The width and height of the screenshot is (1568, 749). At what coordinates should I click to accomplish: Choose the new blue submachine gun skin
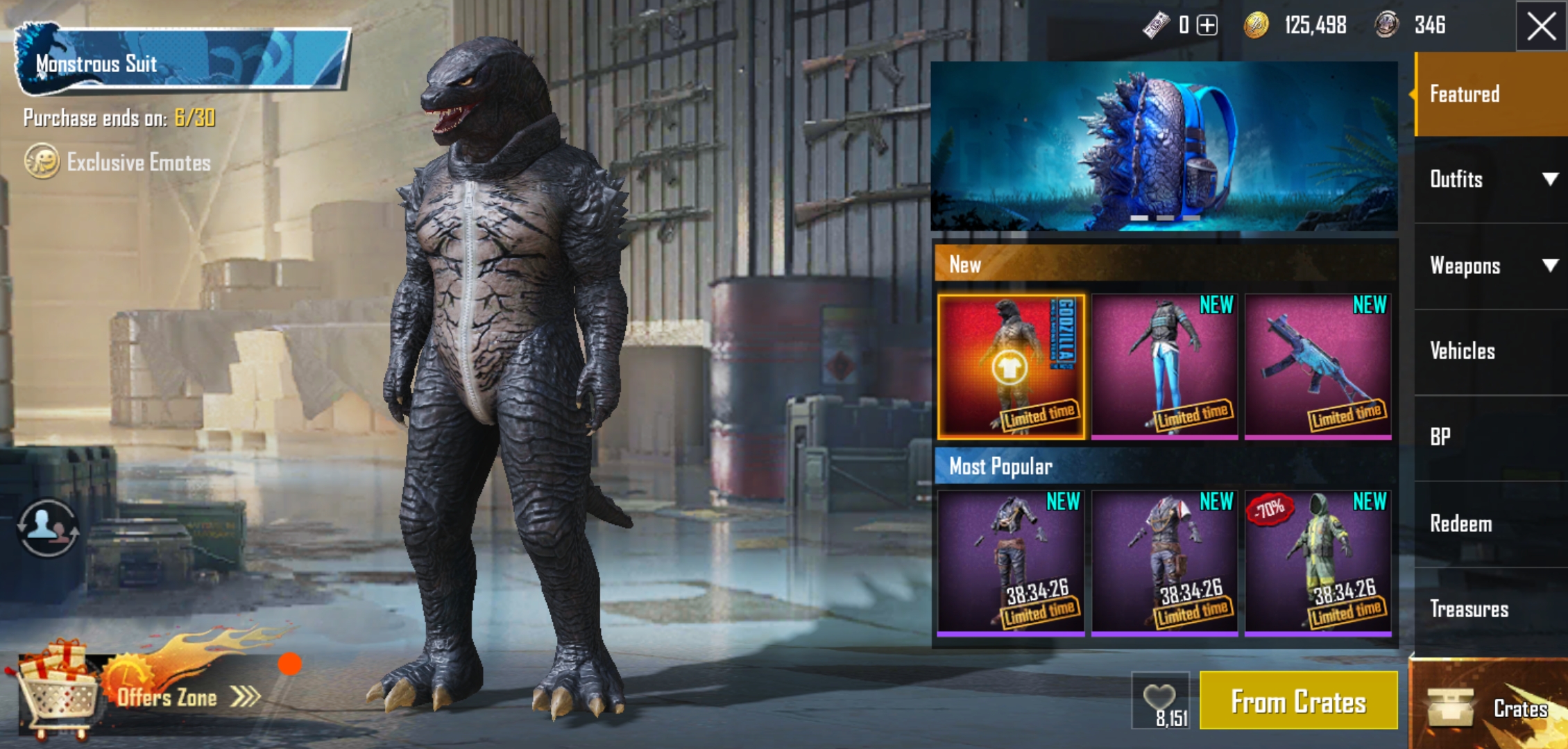[x=1318, y=367]
